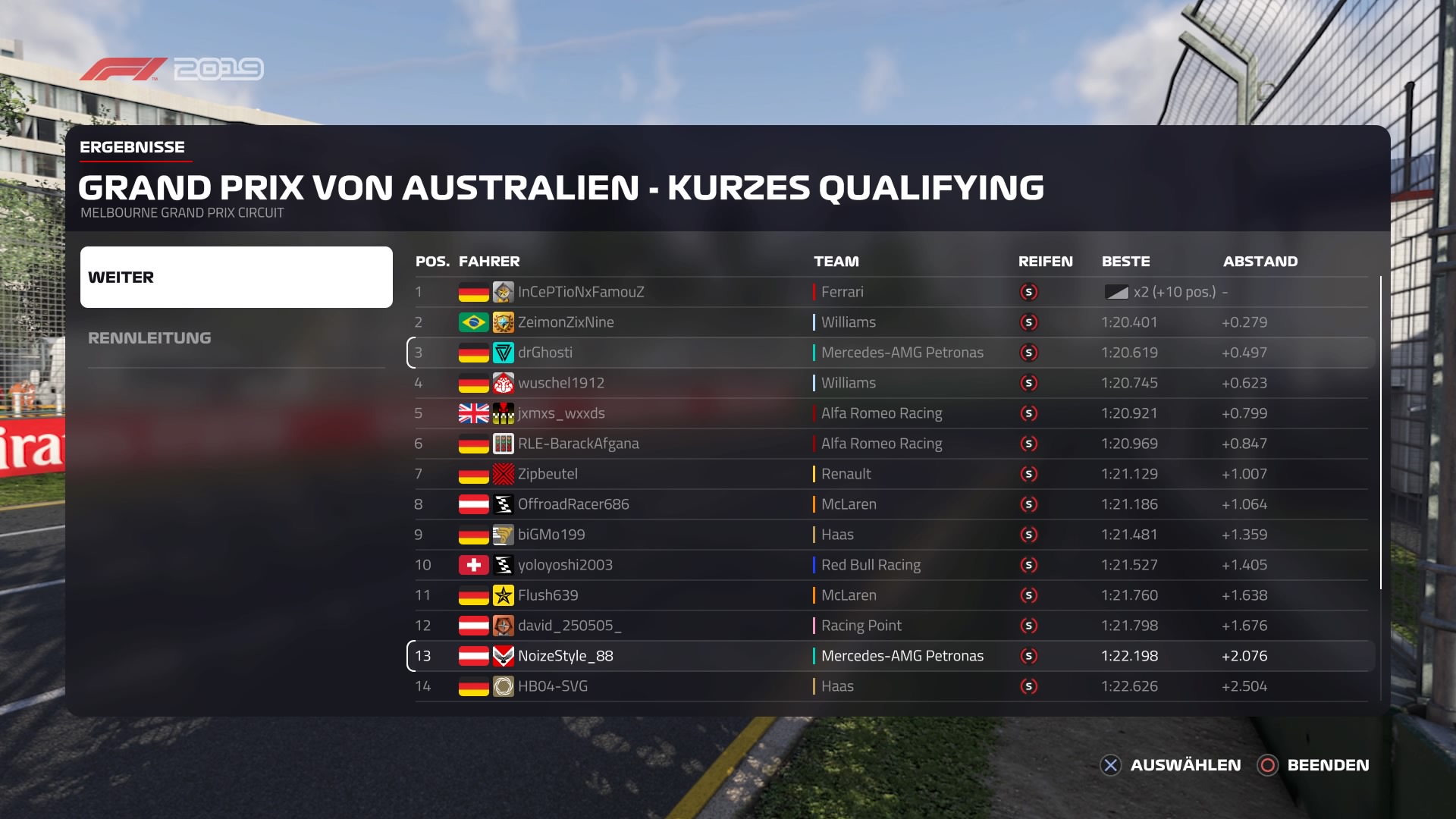Highlight drGhosti's qualifying result row
Screen dimensions: 1456x819
(x=891, y=353)
